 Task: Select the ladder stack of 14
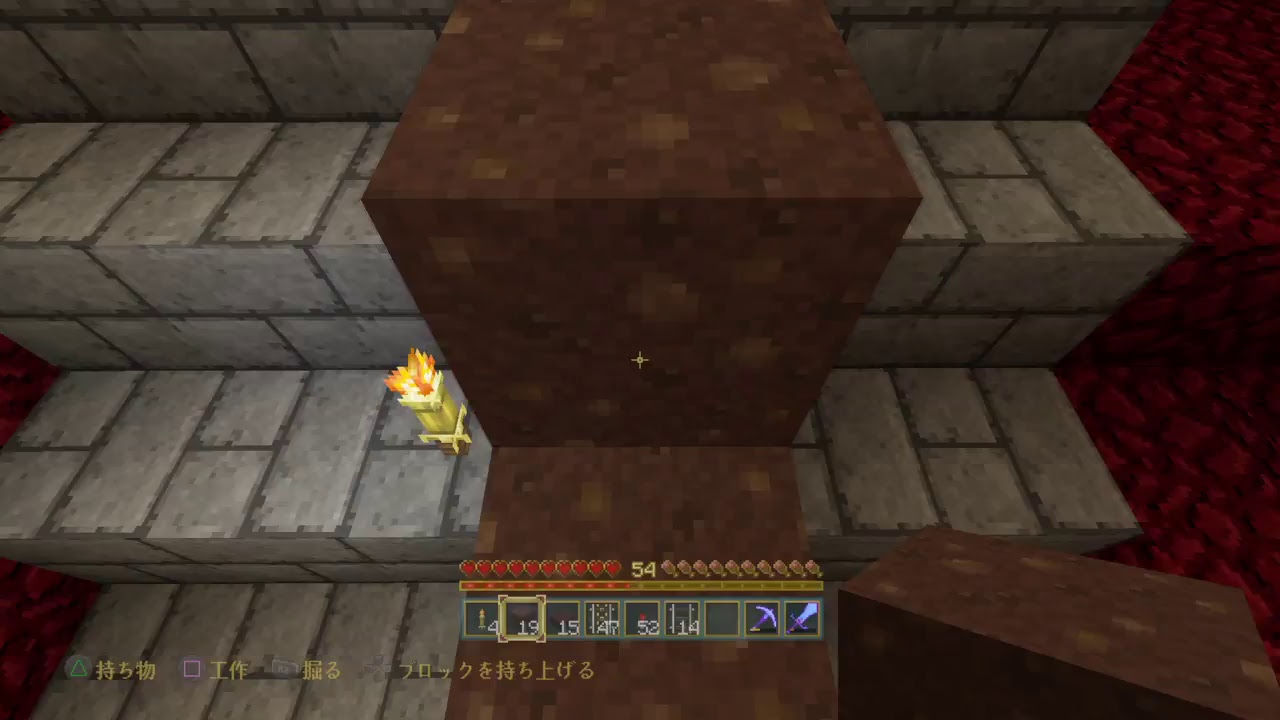click(x=682, y=616)
